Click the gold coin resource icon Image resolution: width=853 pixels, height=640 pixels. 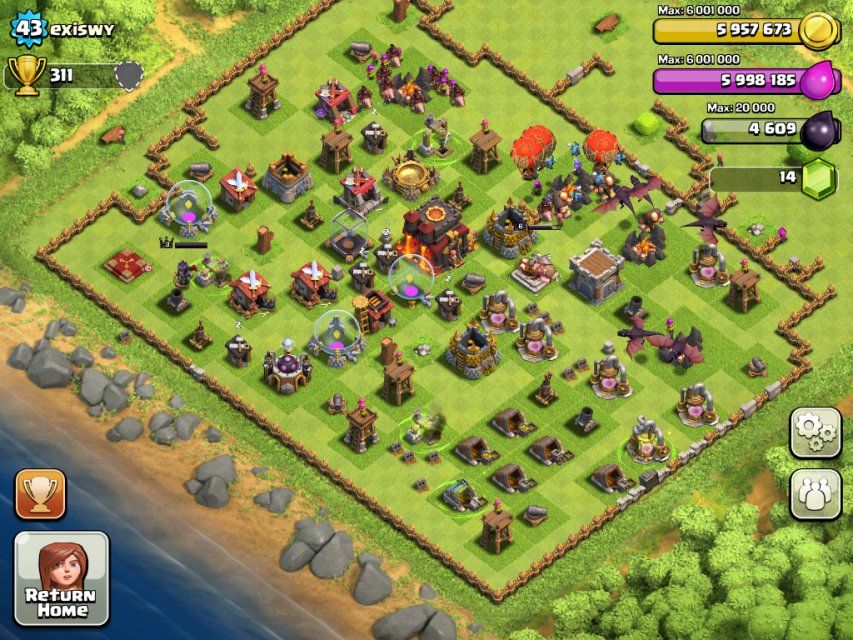820,30
